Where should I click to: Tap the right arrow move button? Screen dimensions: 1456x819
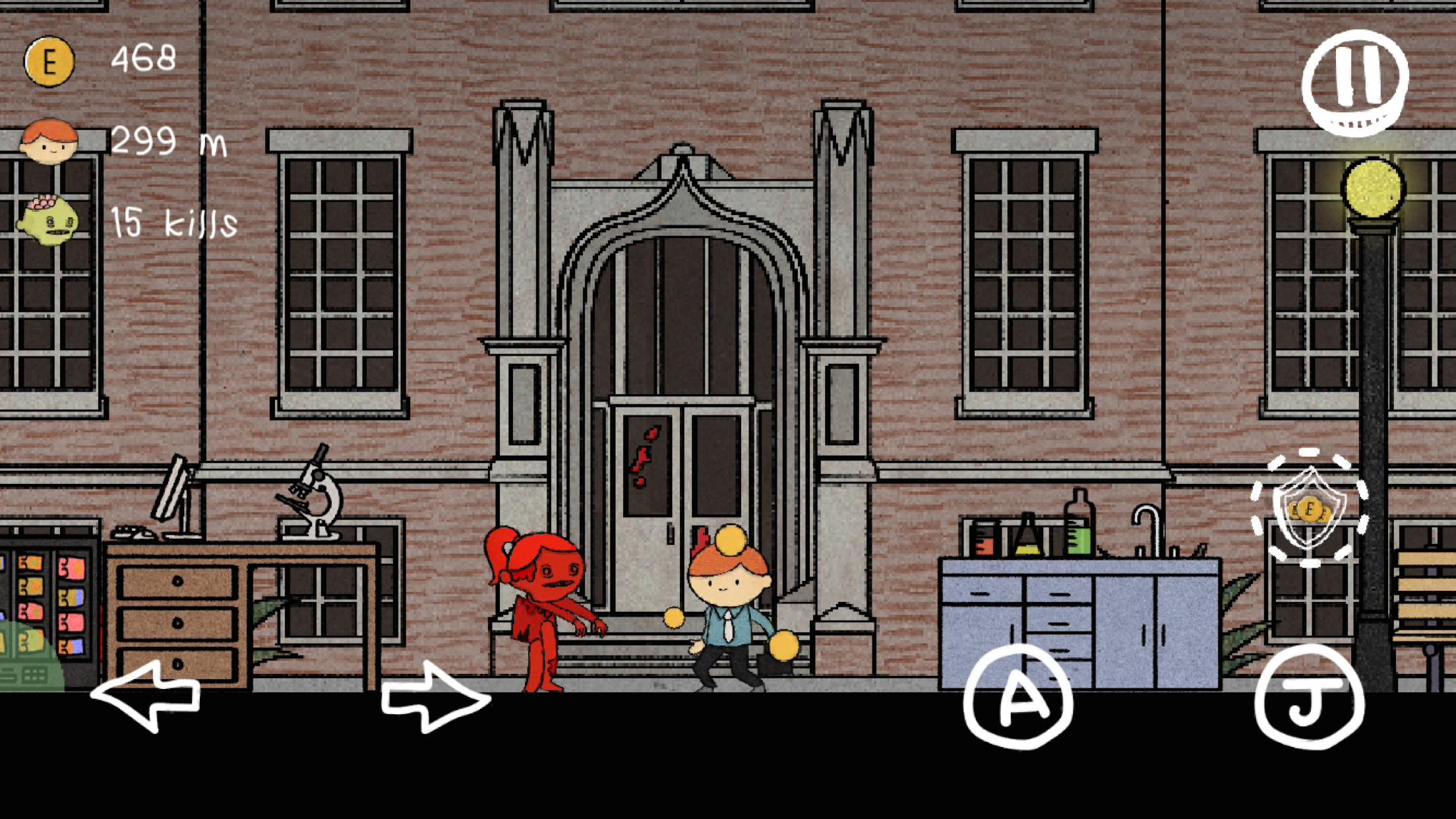[435, 696]
